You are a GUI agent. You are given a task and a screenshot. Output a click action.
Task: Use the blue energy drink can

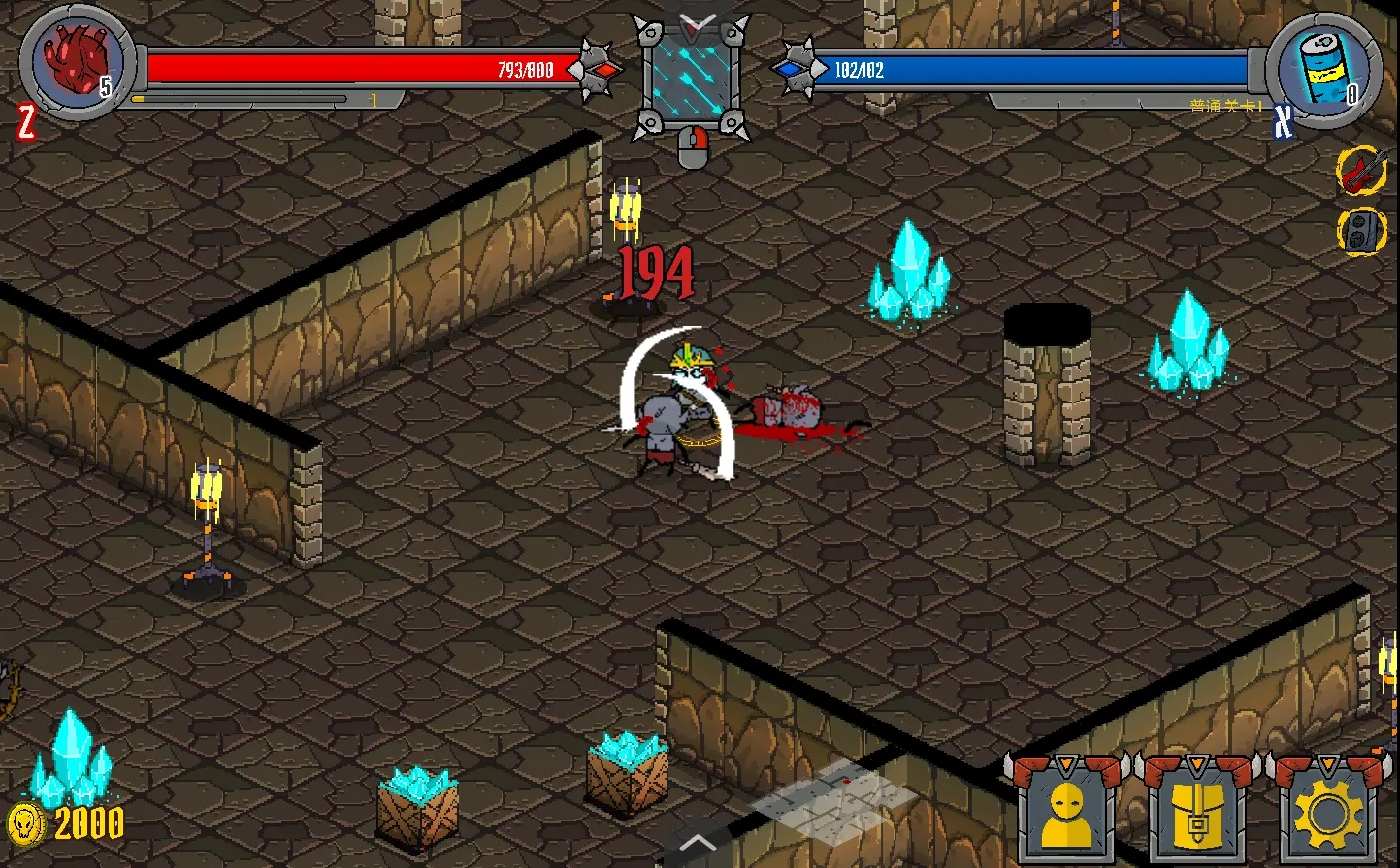coord(1324,69)
